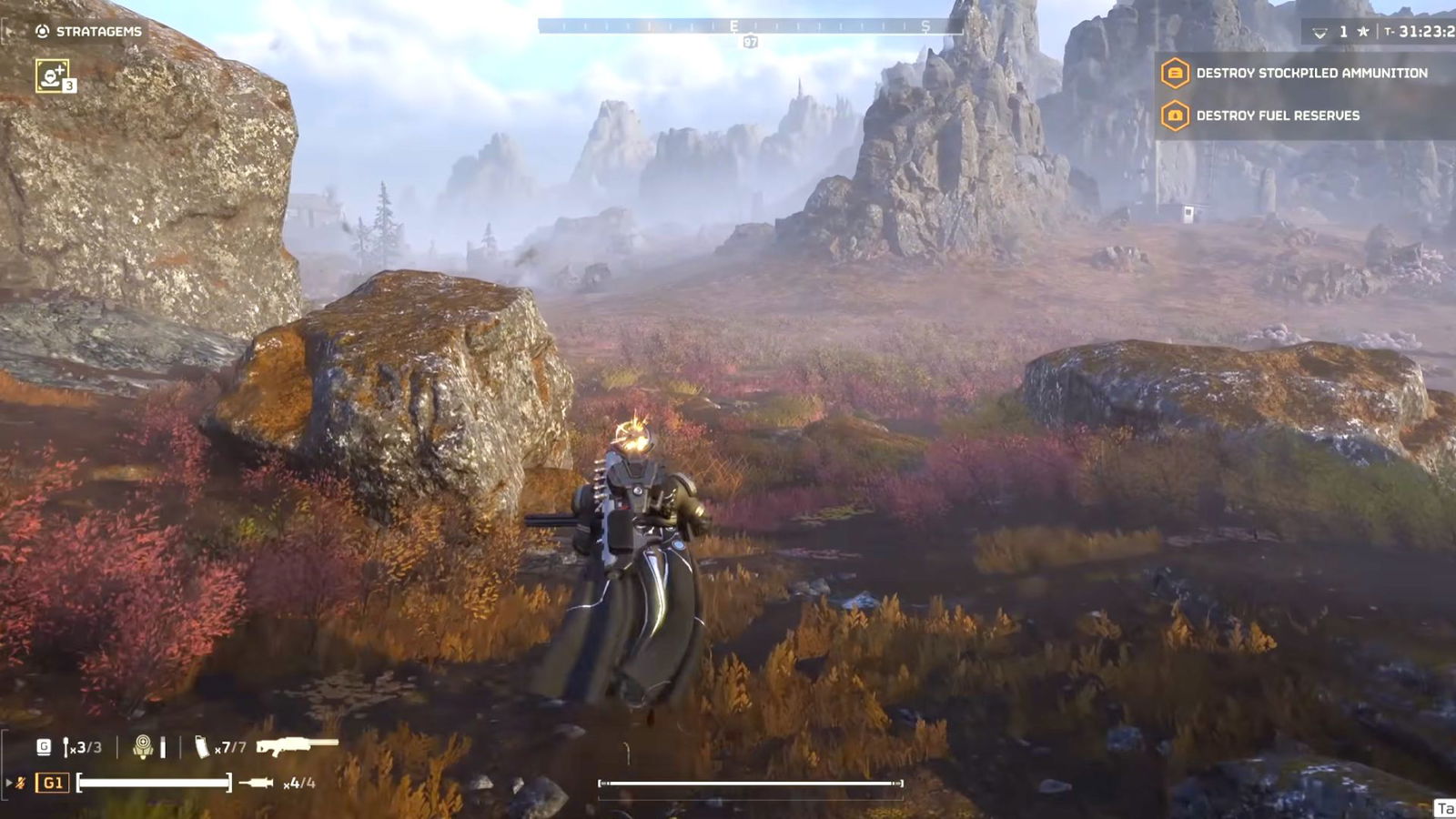1456x819 pixels.
Task: Choose the primary weapon rifle silhouette
Action: [x=297, y=746]
